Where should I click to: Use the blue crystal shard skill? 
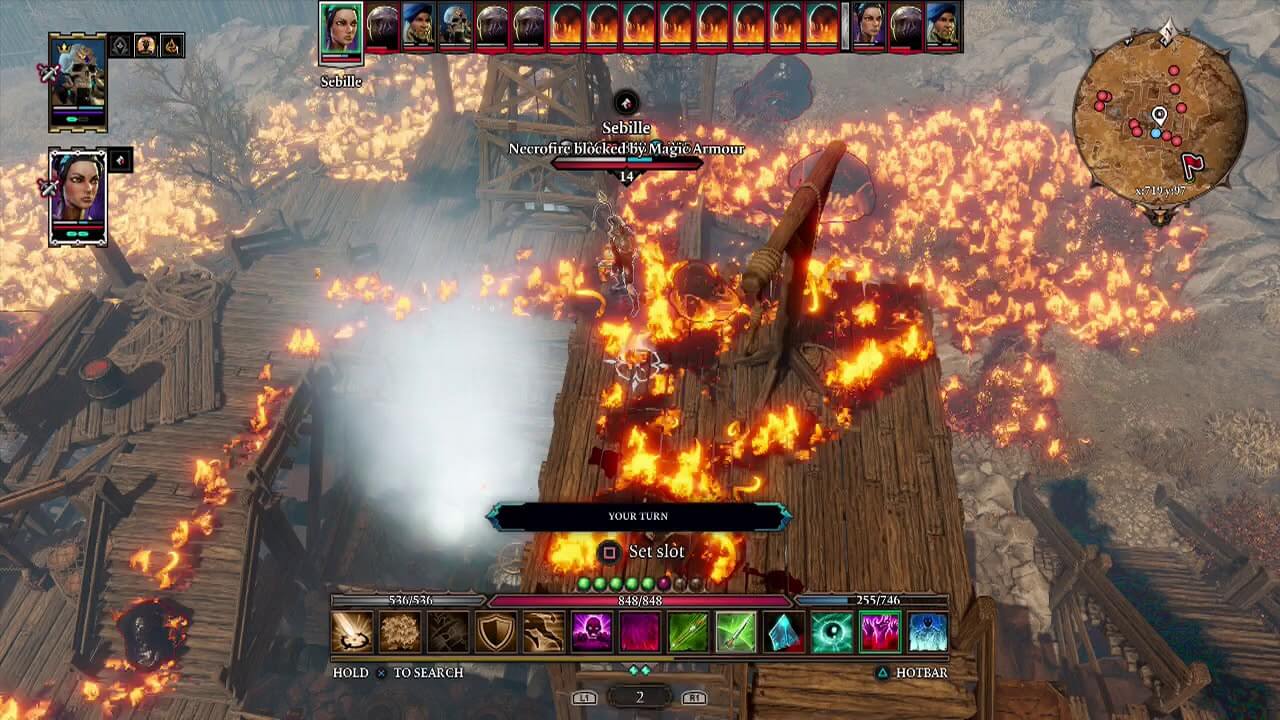pos(784,632)
